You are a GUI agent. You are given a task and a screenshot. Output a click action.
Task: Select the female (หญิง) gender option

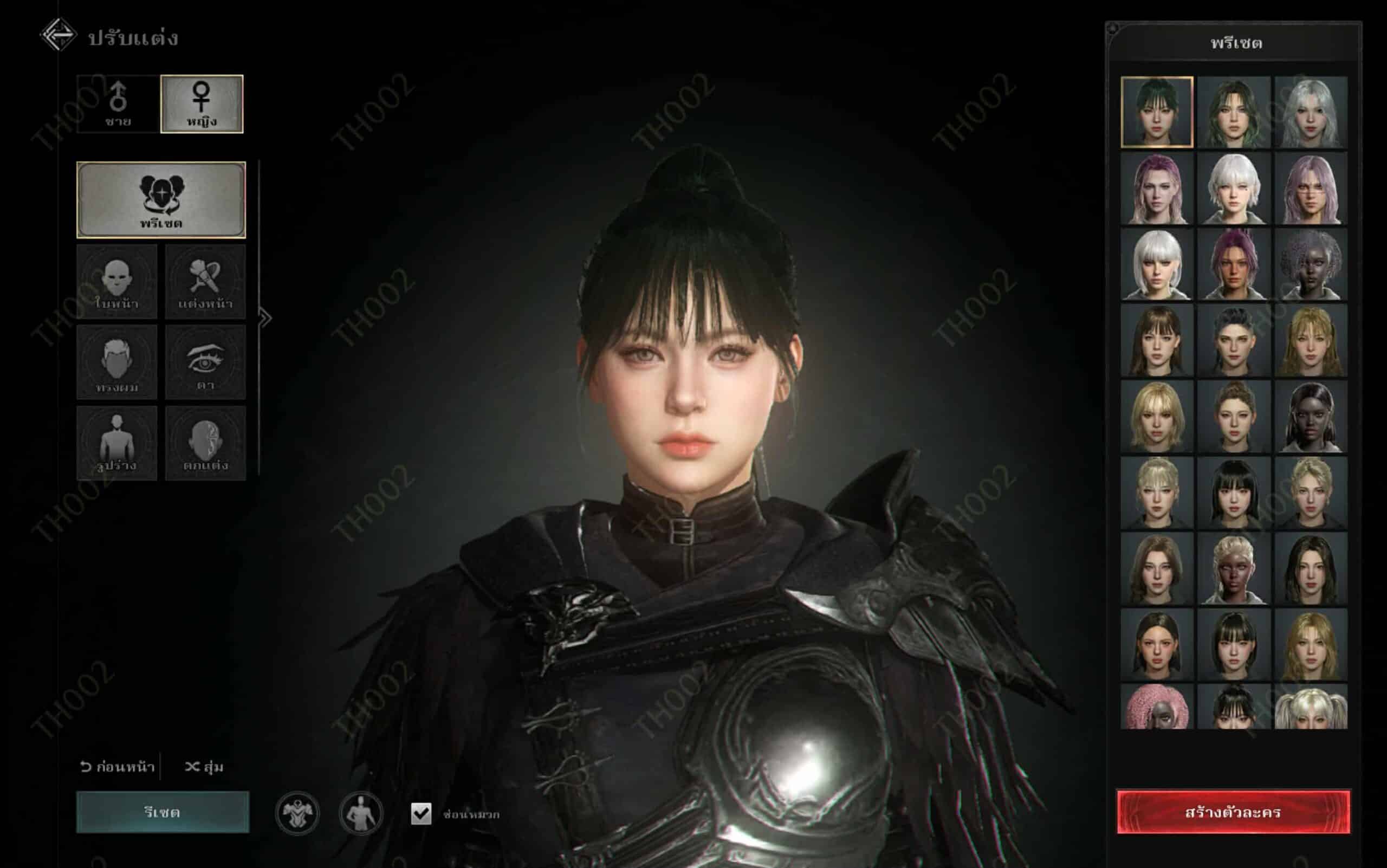tap(202, 104)
